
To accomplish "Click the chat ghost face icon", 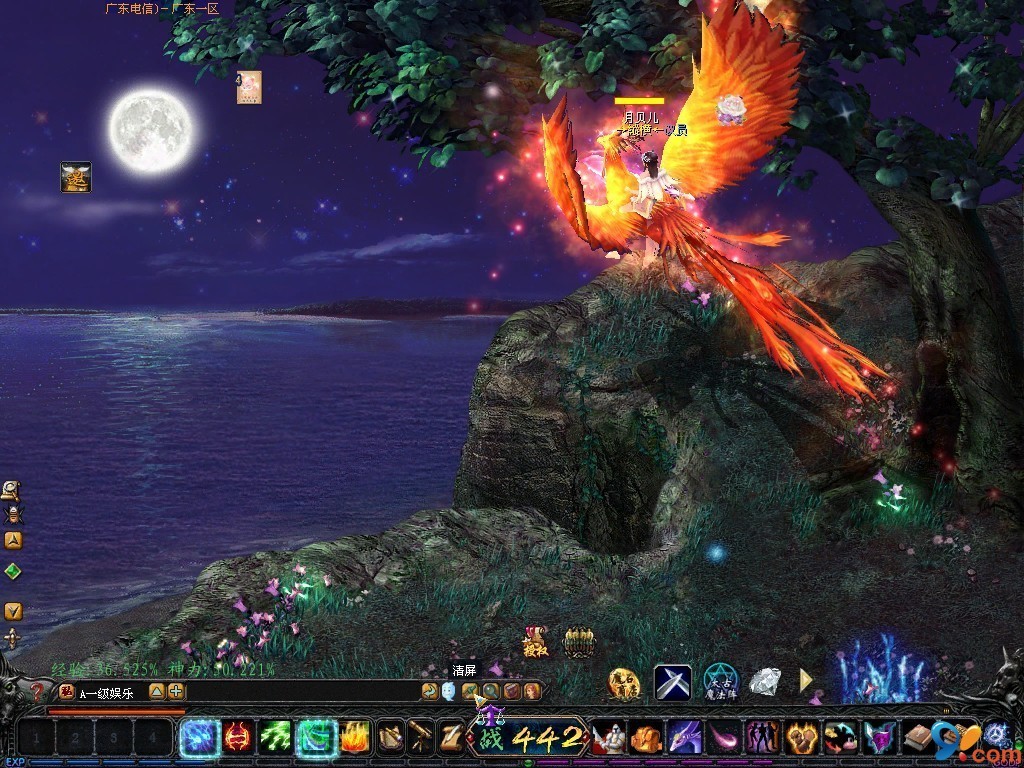I will (448, 691).
